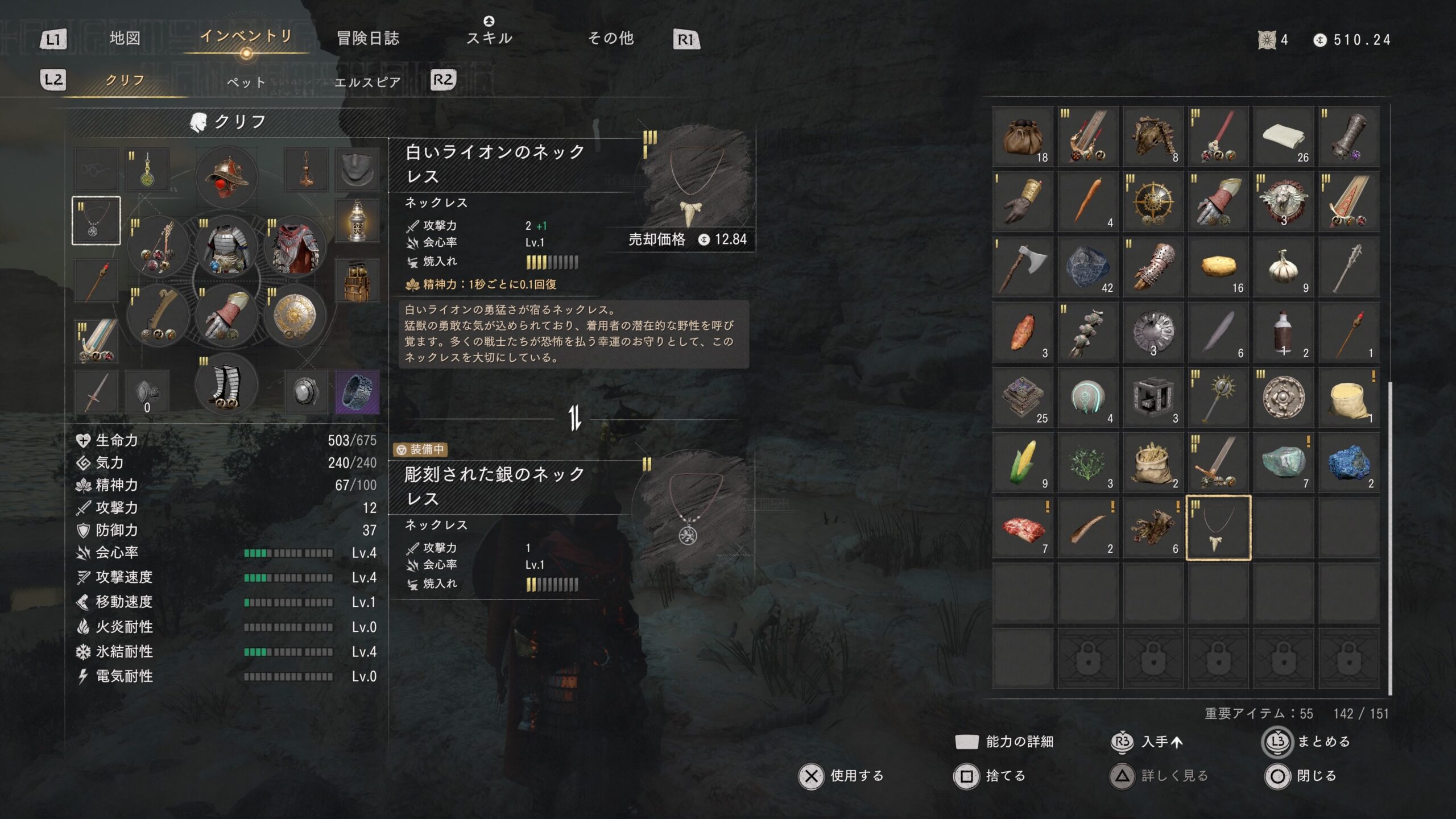Screen dimensions: 1456x819
Task: Pick the raw meat item slot
Action: (x=1022, y=528)
